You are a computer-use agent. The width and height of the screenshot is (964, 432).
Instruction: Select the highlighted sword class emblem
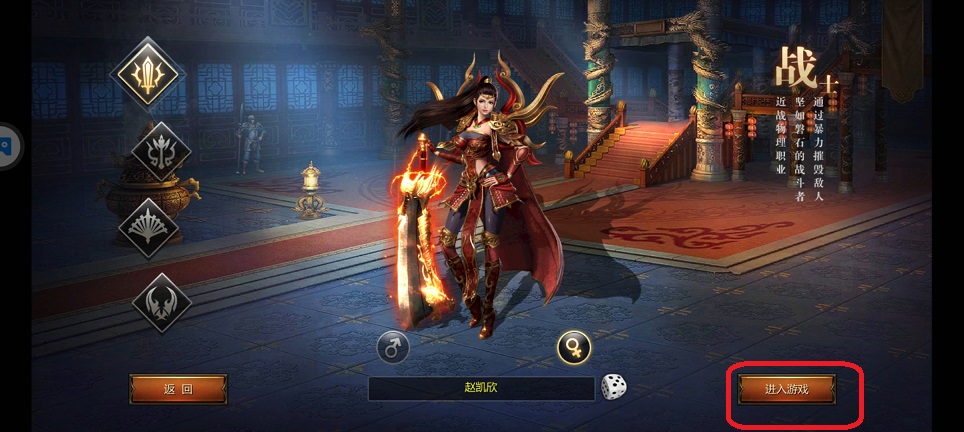point(148,74)
